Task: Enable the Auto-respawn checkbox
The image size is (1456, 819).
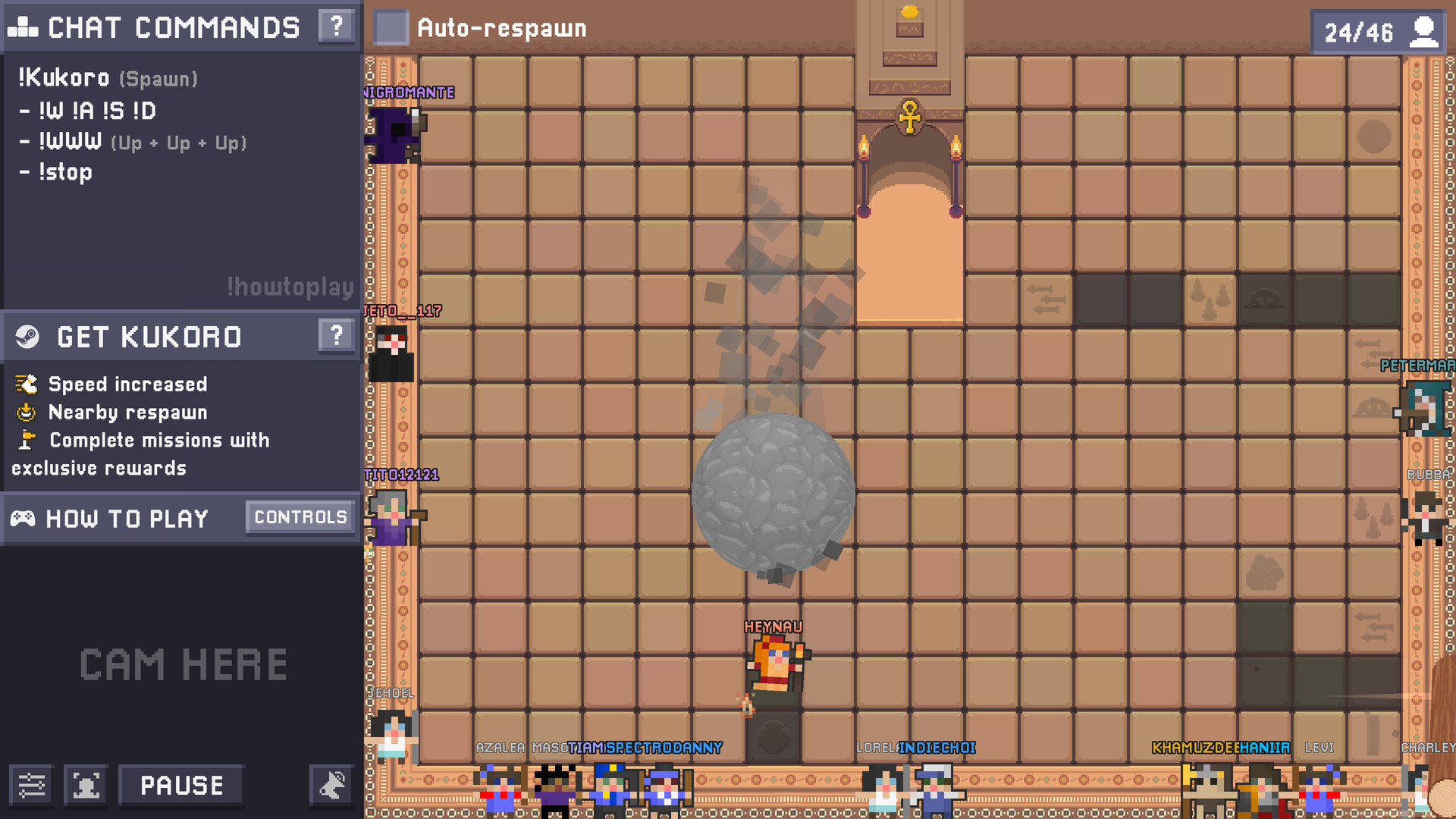Action: click(391, 29)
